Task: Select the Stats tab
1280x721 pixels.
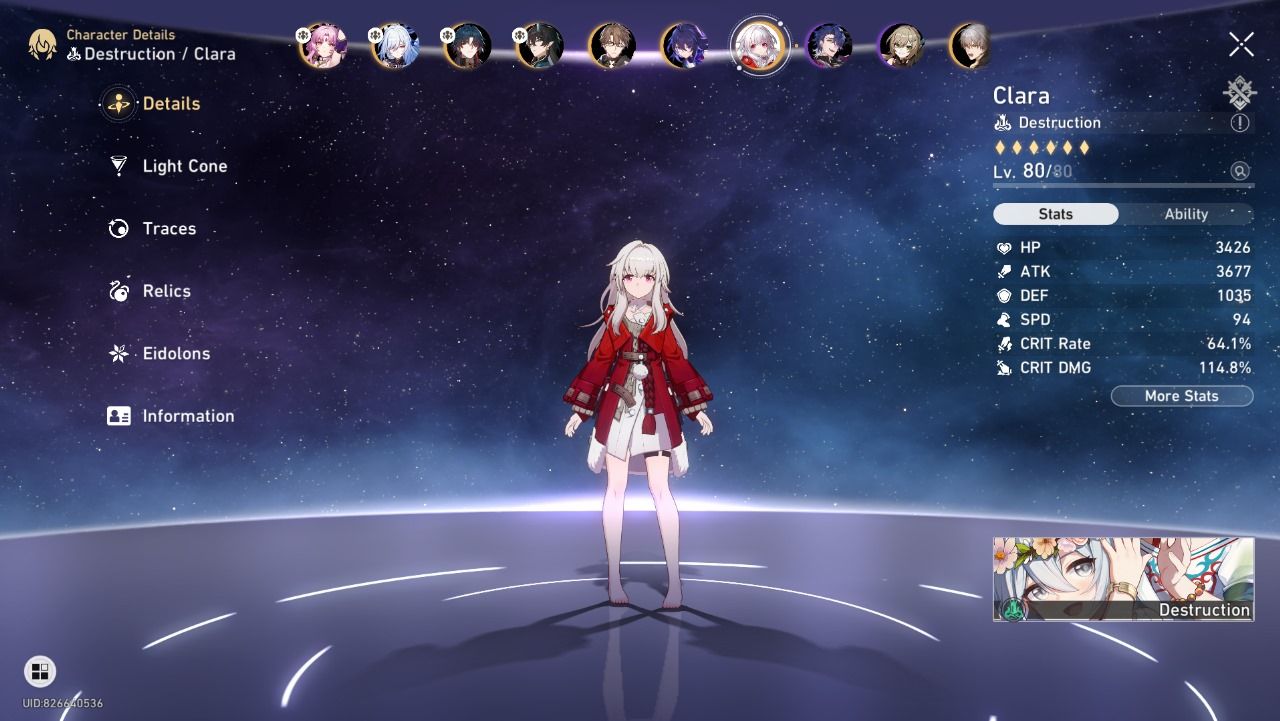Action: pyautogui.click(x=1055, y=213)
